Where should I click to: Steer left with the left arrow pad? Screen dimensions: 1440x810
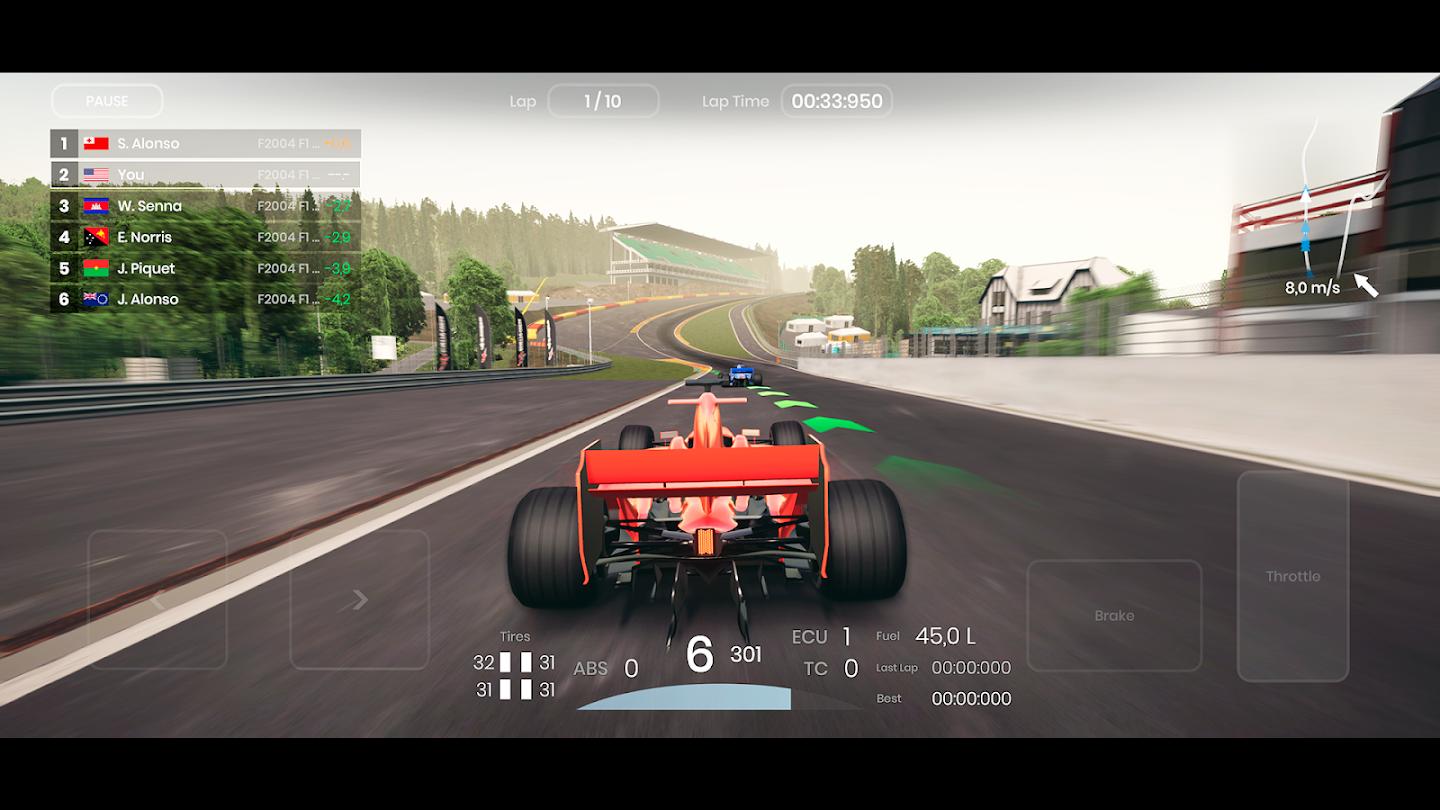(157, 599)
